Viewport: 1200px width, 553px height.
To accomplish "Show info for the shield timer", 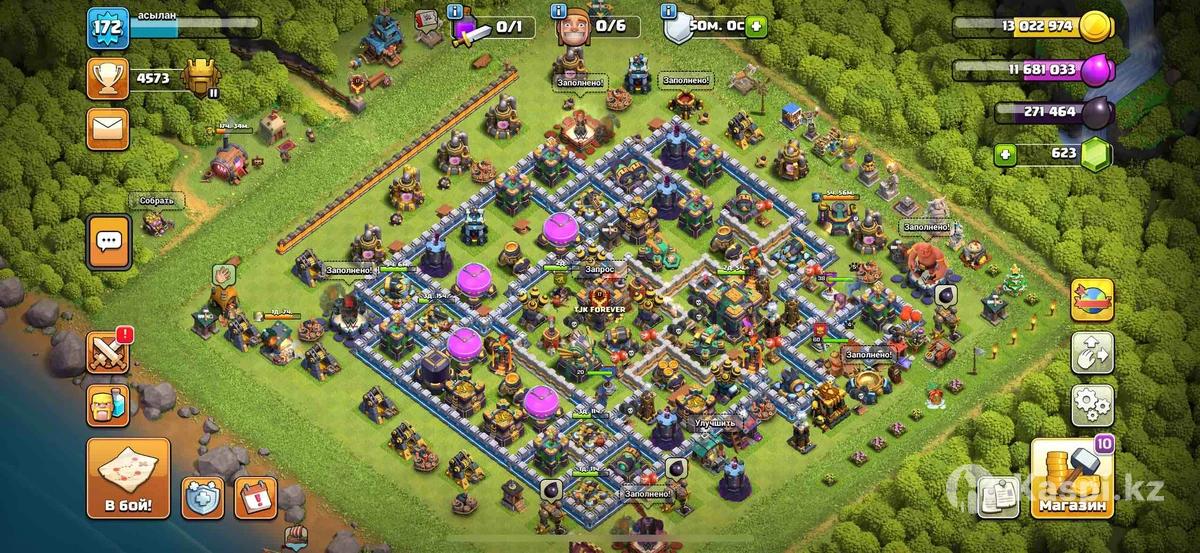I will pyautogui.click(x=670, y=11).
